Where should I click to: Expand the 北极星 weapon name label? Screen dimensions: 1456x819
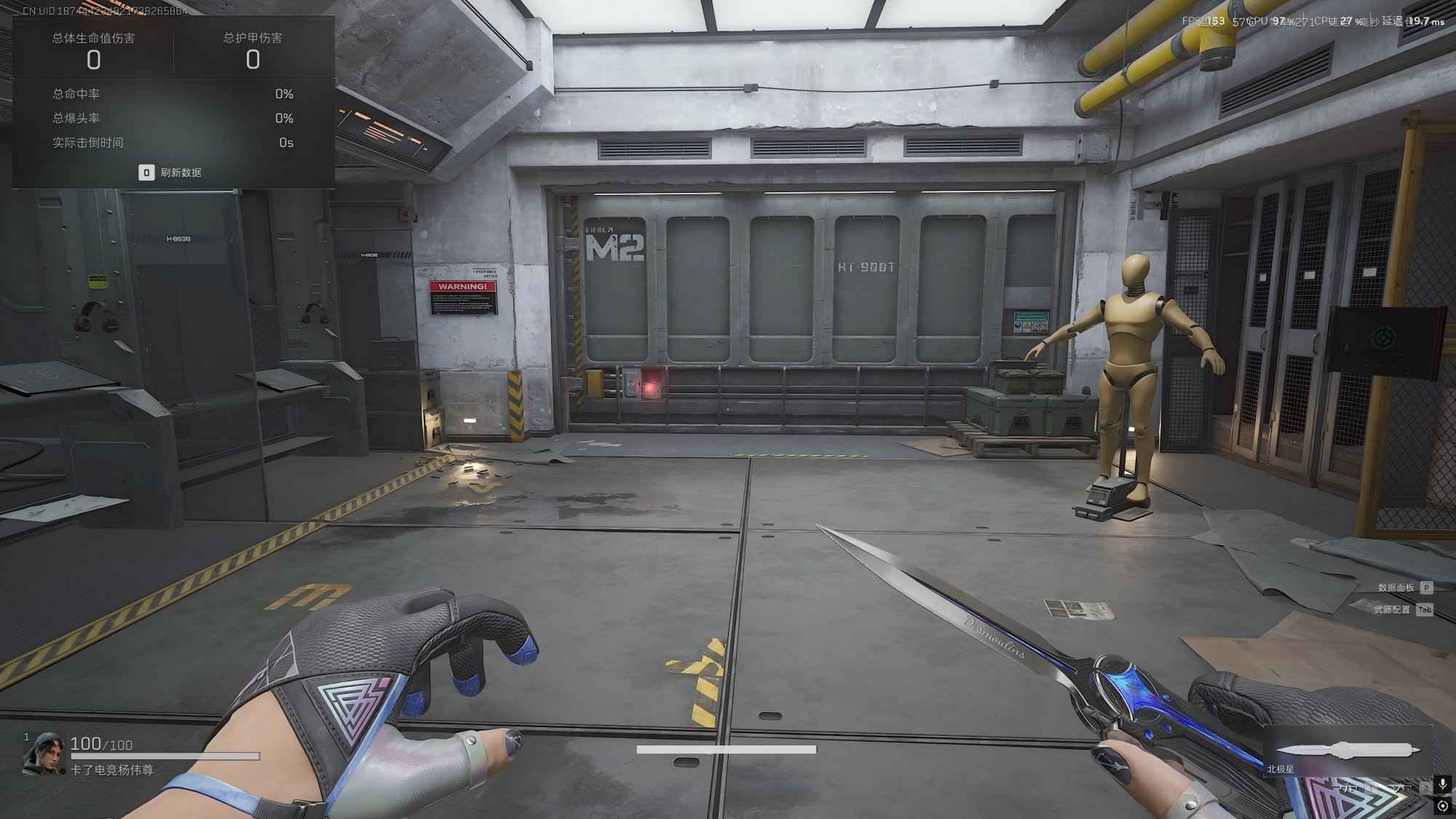[1280, 769]
